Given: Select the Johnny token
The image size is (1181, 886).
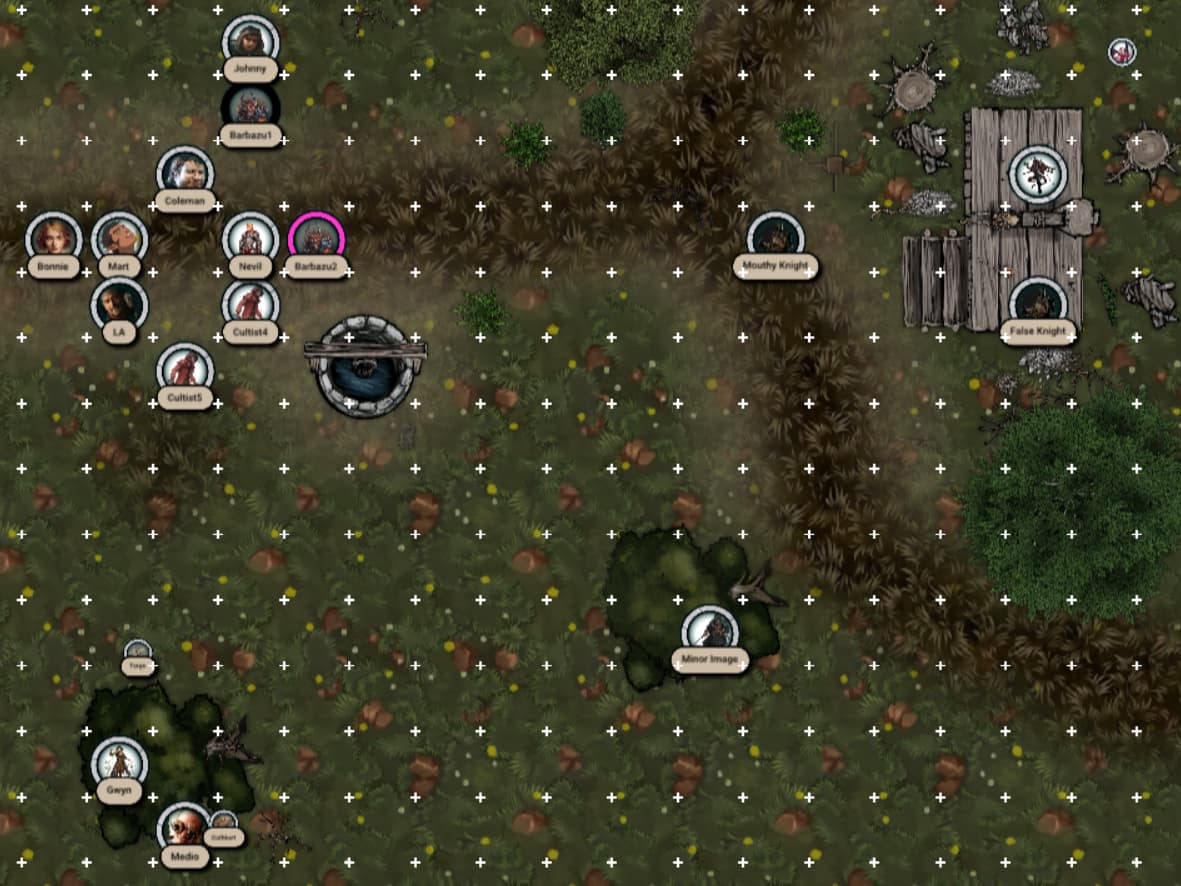Looking at the screenshot, I should [x=250, y=41].
